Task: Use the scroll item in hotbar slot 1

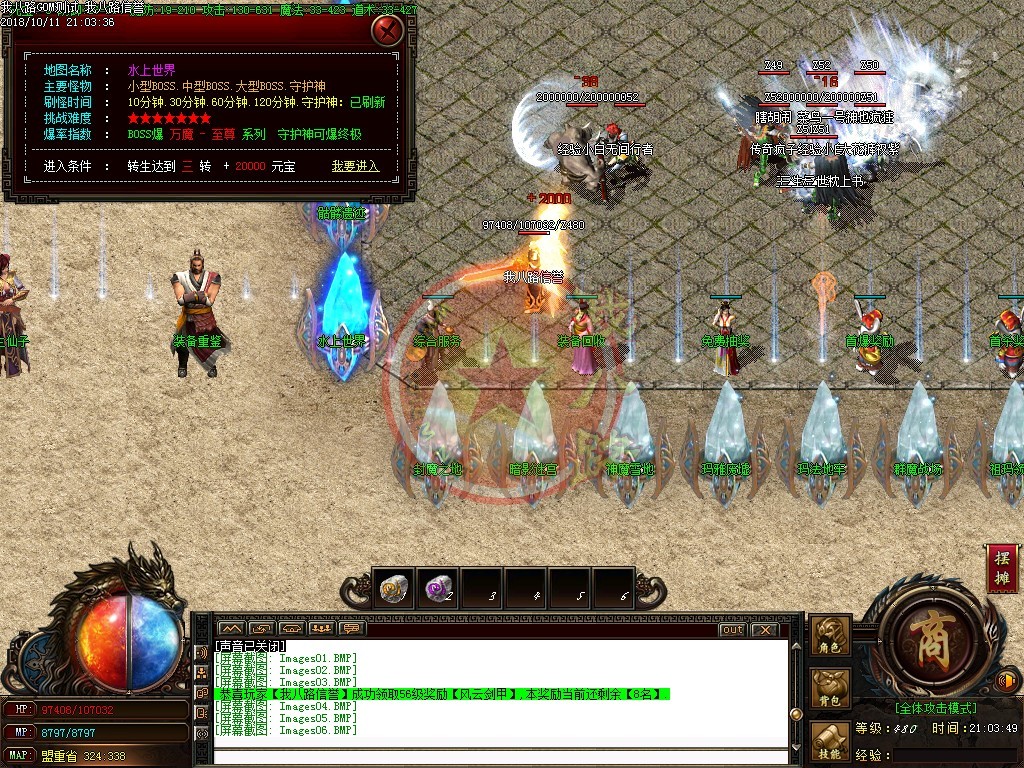Action: coord(393,590)
